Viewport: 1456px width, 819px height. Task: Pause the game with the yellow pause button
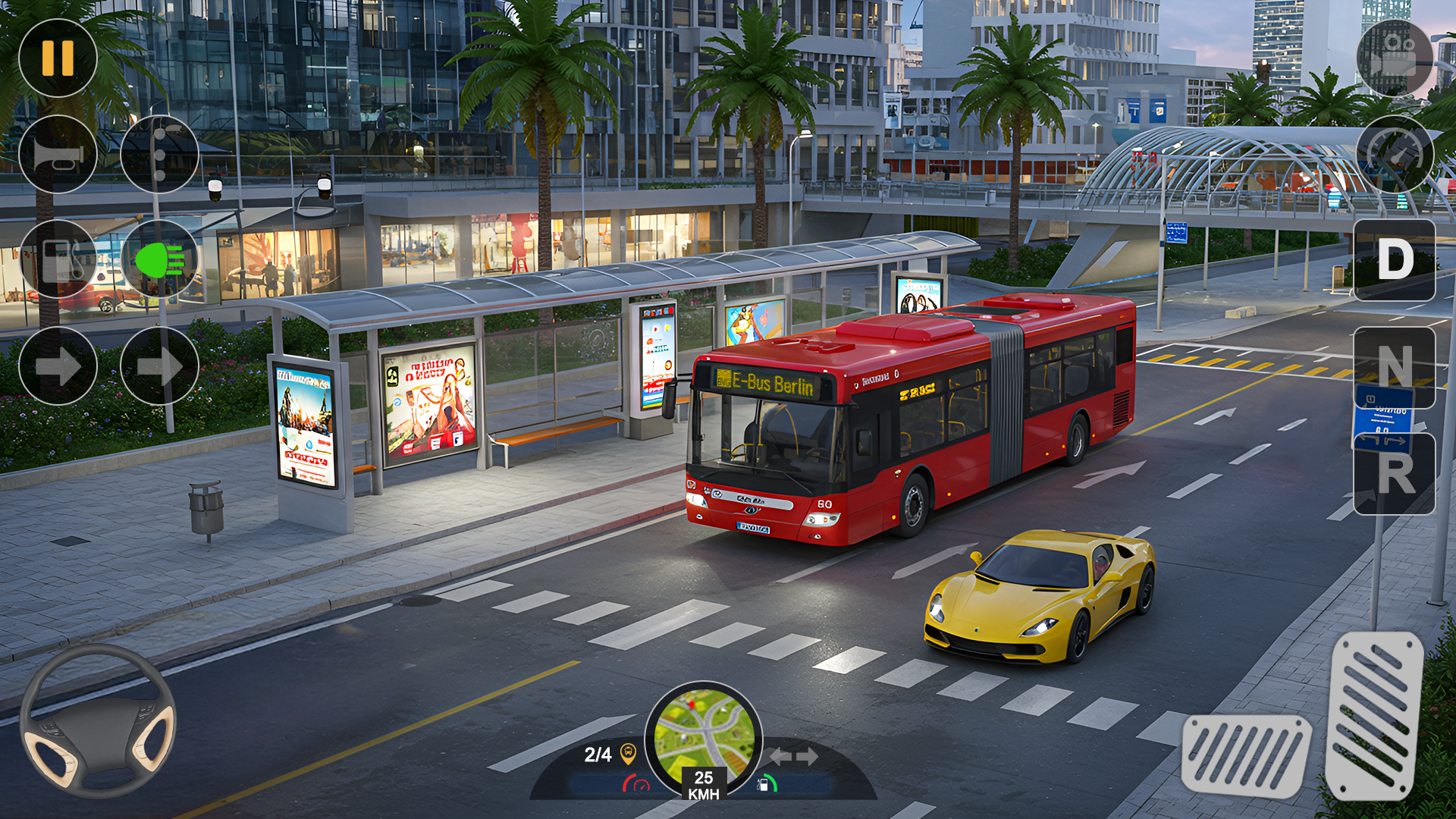pyautogui.click(x=58, y=58)
